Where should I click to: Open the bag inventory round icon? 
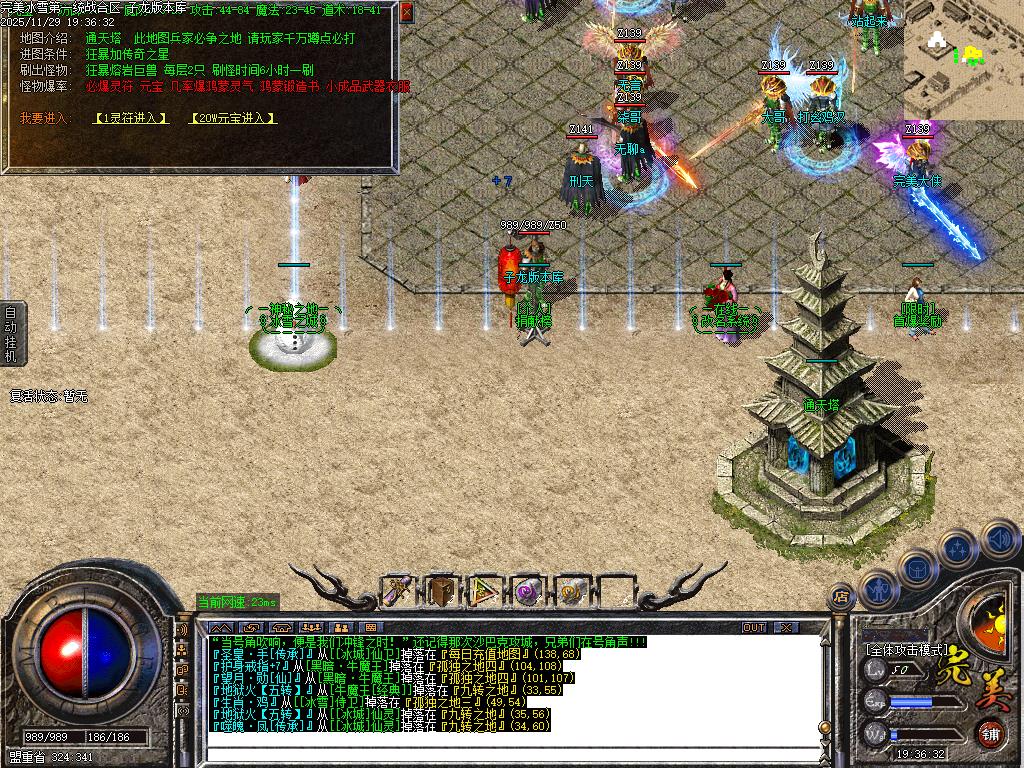(918, 567)
